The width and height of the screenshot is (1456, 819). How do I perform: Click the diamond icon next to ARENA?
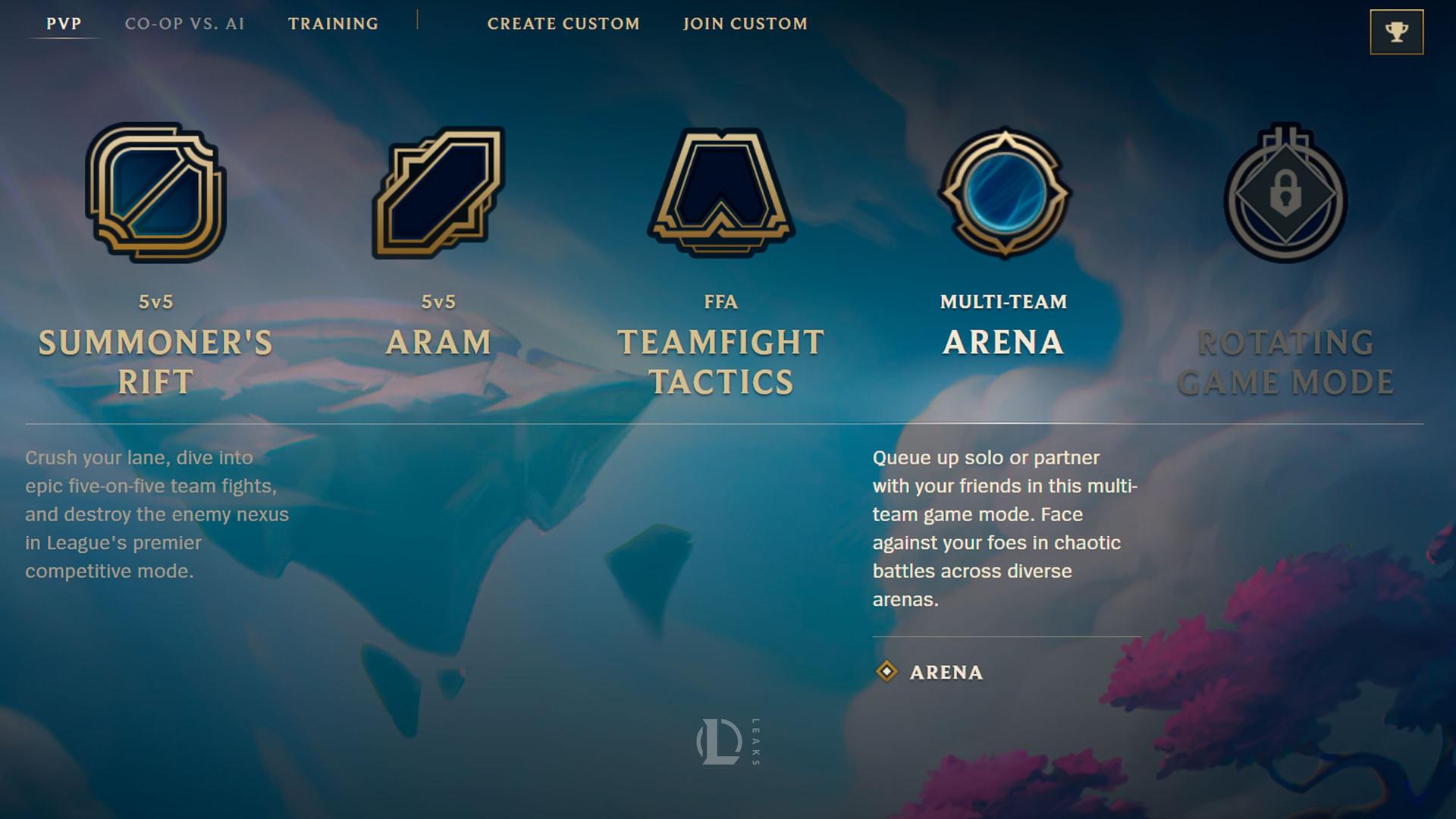coord(886,671)
